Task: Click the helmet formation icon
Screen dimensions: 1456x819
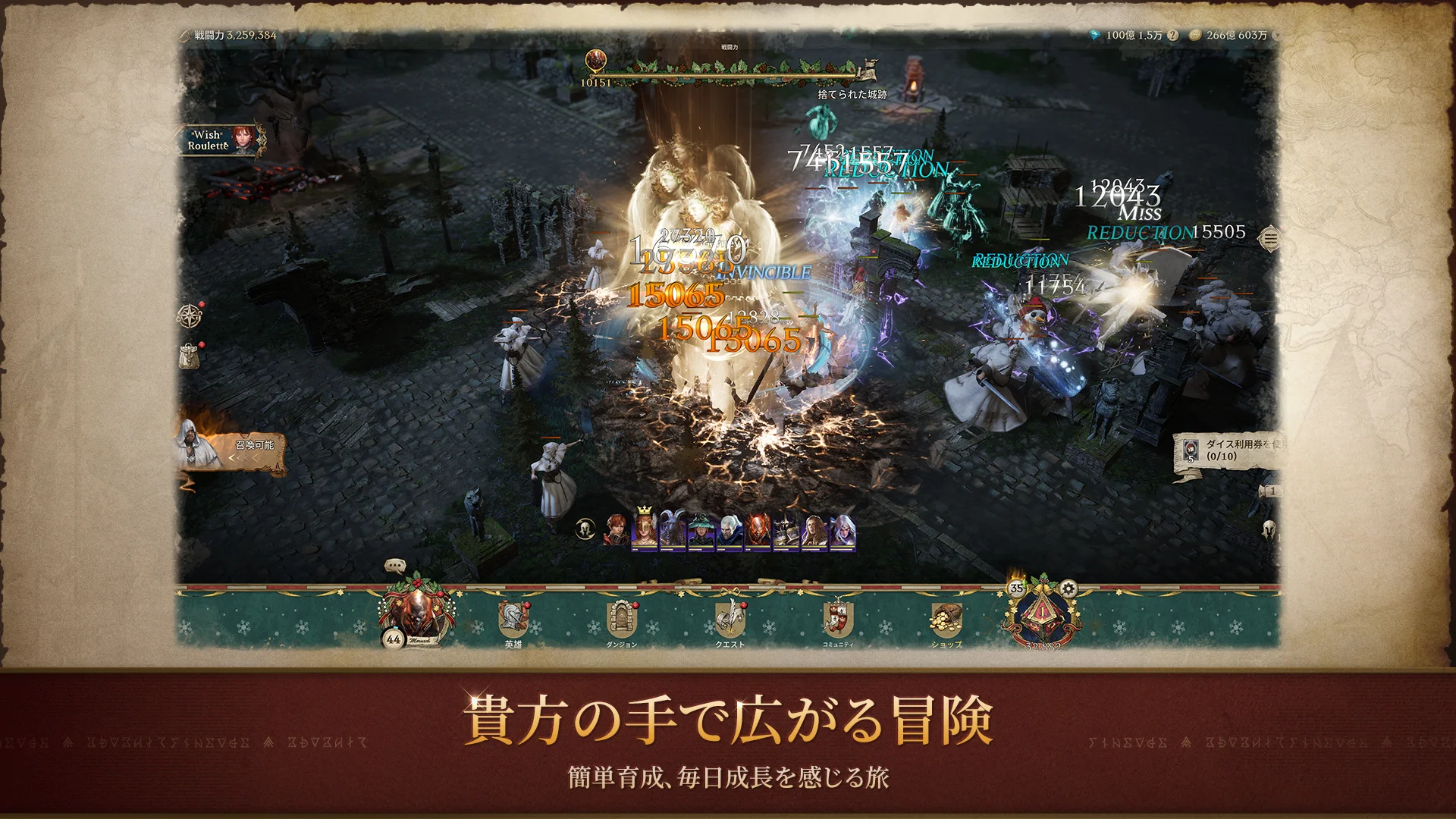Action: pos(585,529)
